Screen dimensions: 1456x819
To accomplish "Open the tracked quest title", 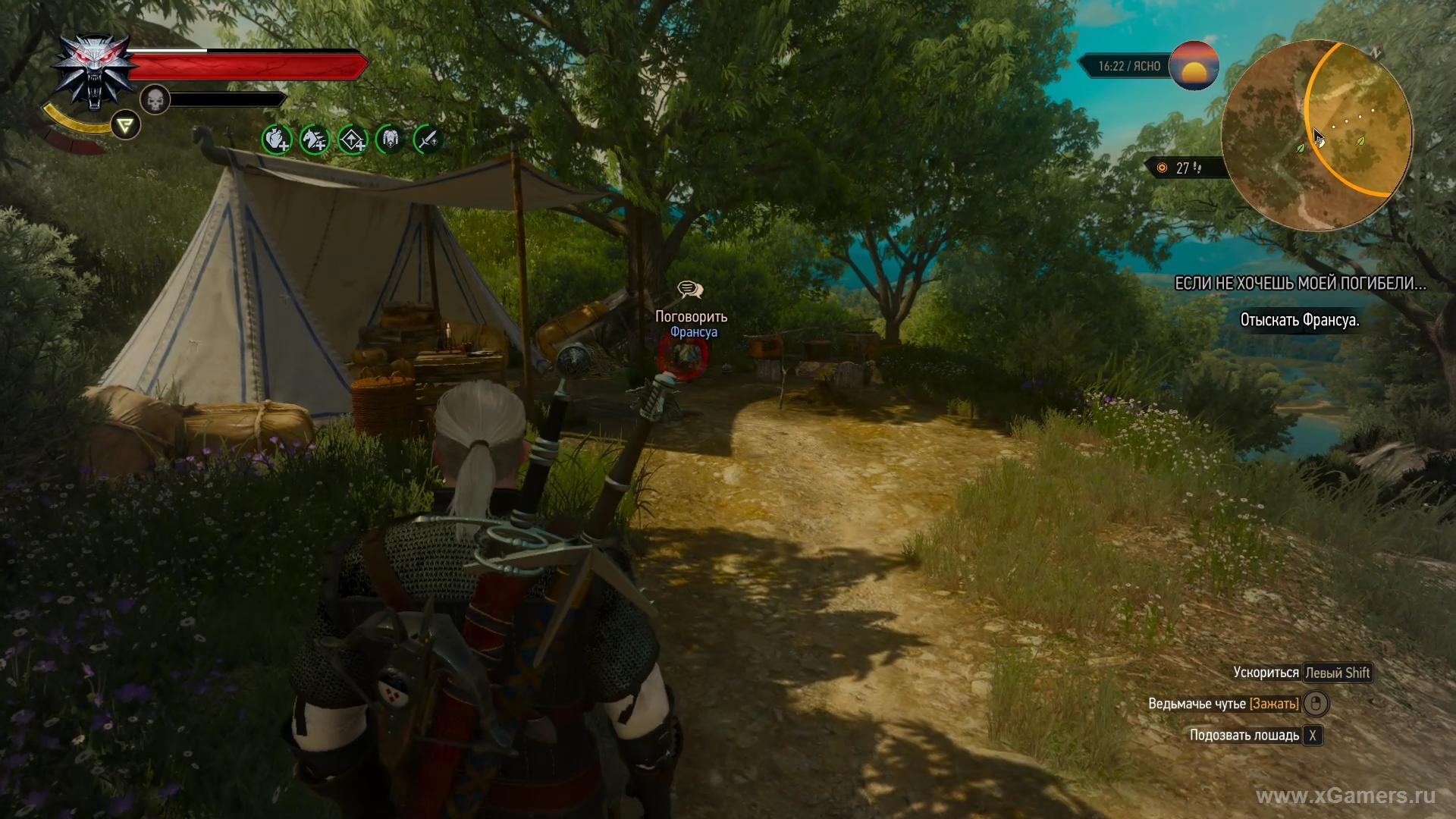I will pos(1300,284).
